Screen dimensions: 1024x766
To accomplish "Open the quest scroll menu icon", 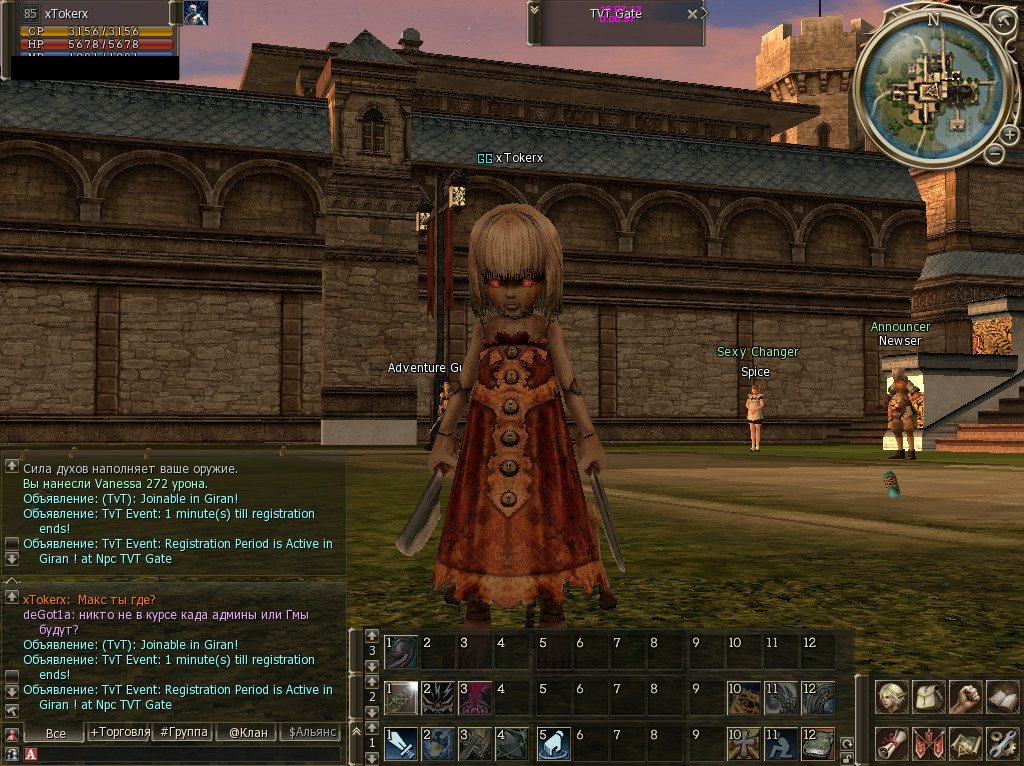I will coord(892,743).
